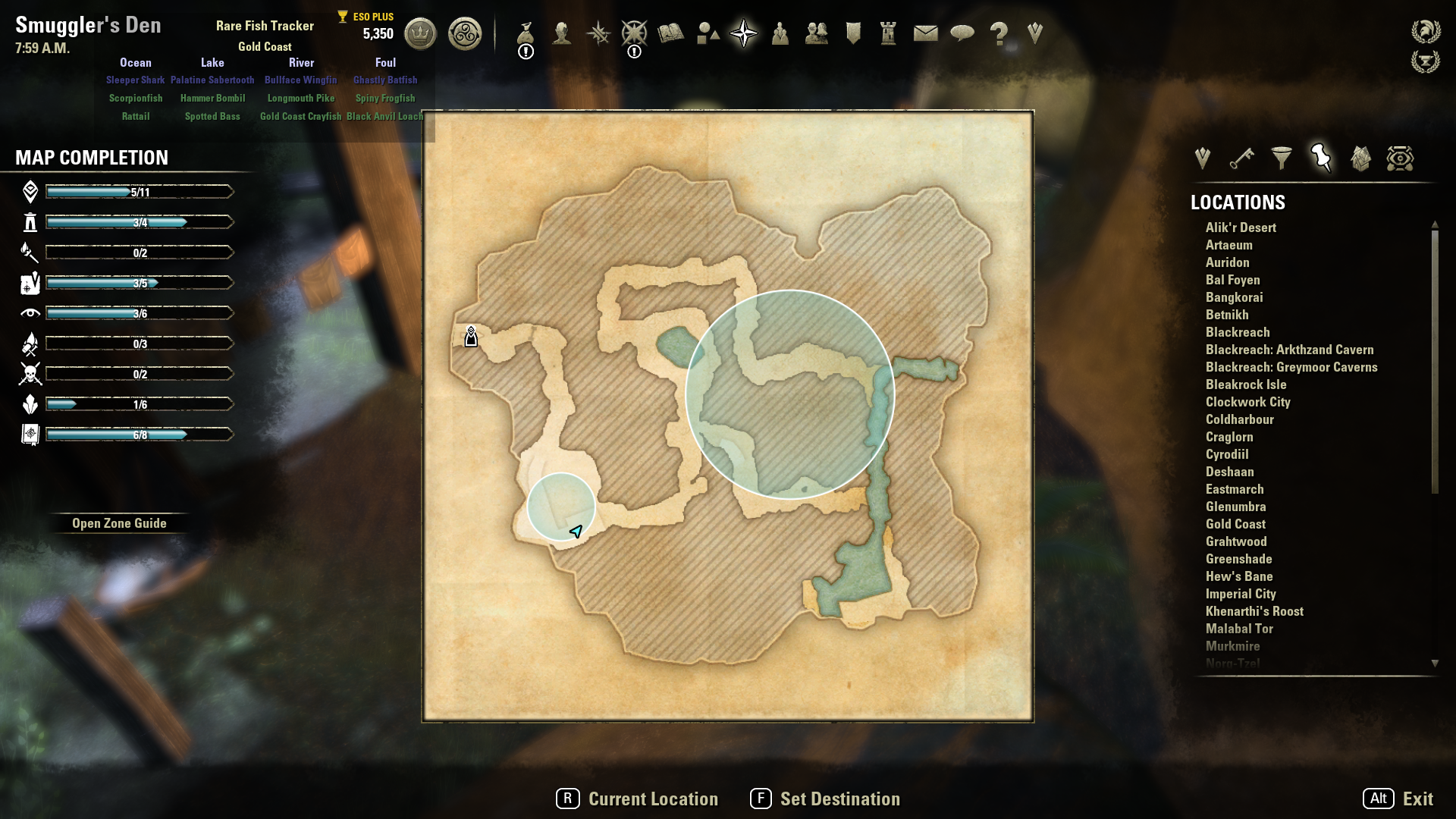Open the Zone Guide
The height and width of the screenshot is (819, 1456).
point(119,523)
